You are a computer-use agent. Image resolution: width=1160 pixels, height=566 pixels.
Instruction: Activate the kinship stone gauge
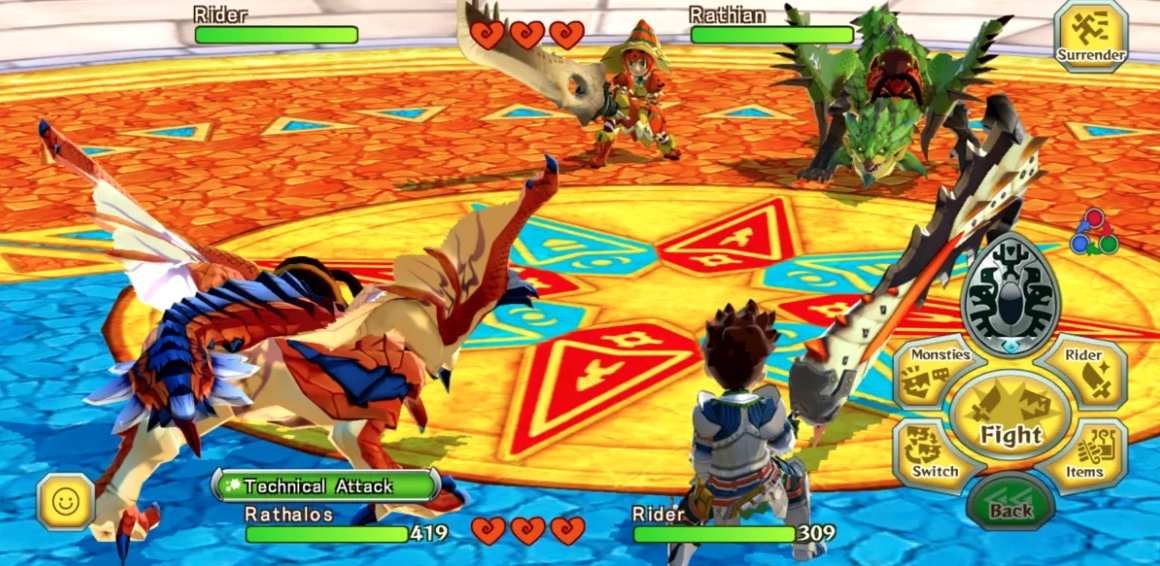click(1010, 295)
